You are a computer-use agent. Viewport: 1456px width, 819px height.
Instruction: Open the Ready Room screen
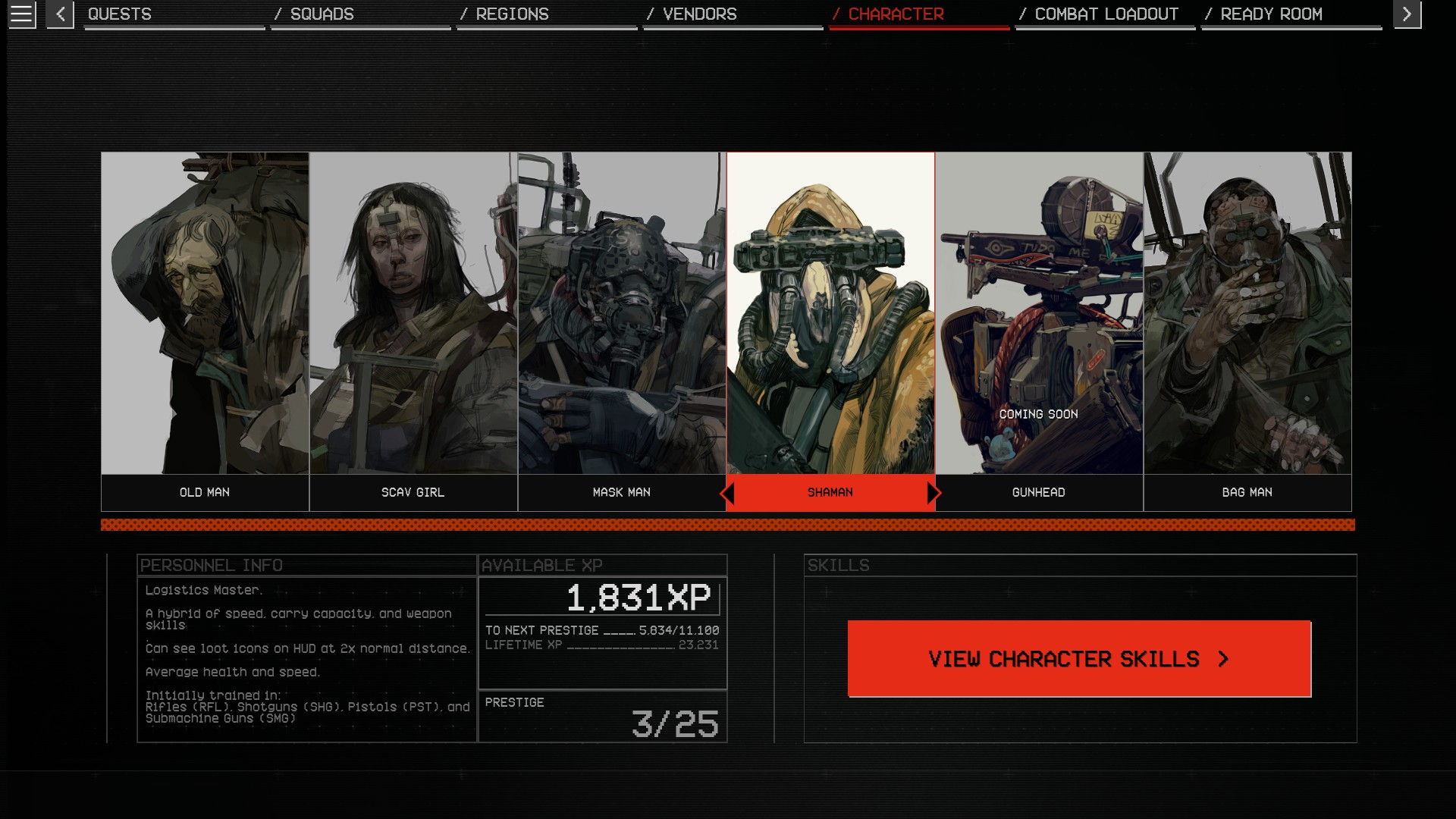pyautogui.click(x=1271, y=14)
